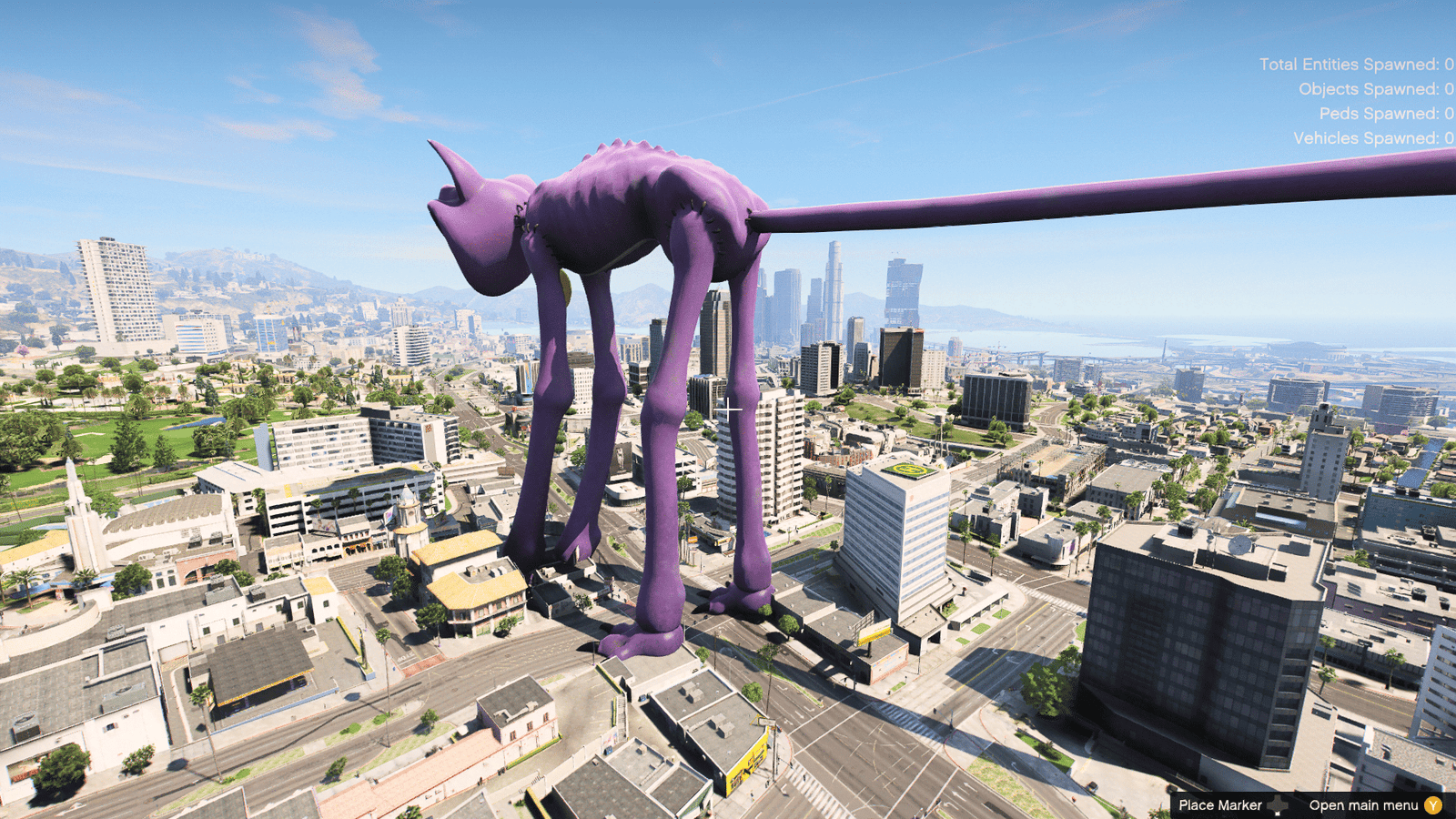Click the up-arrow segment of the D-pad

pyautogui.click(x=1277, y=799)
